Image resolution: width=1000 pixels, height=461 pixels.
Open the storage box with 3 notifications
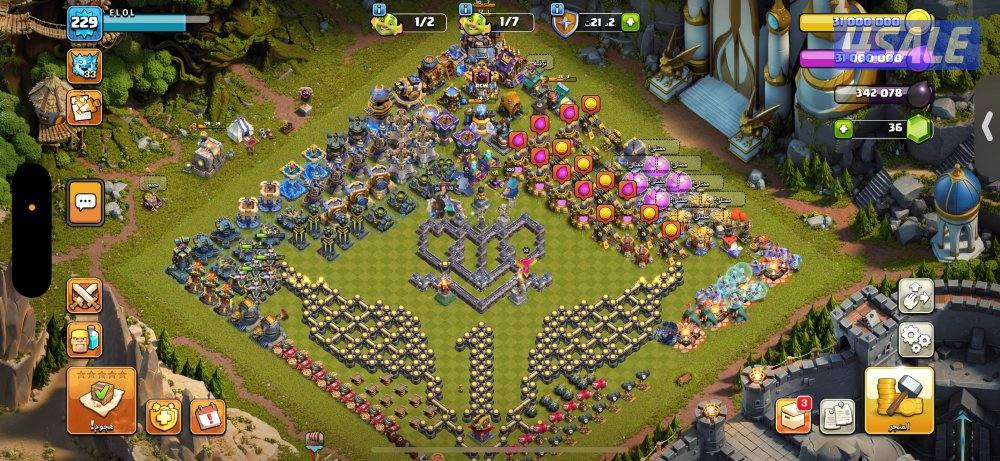pyautogui.click(x=791, y=414)
